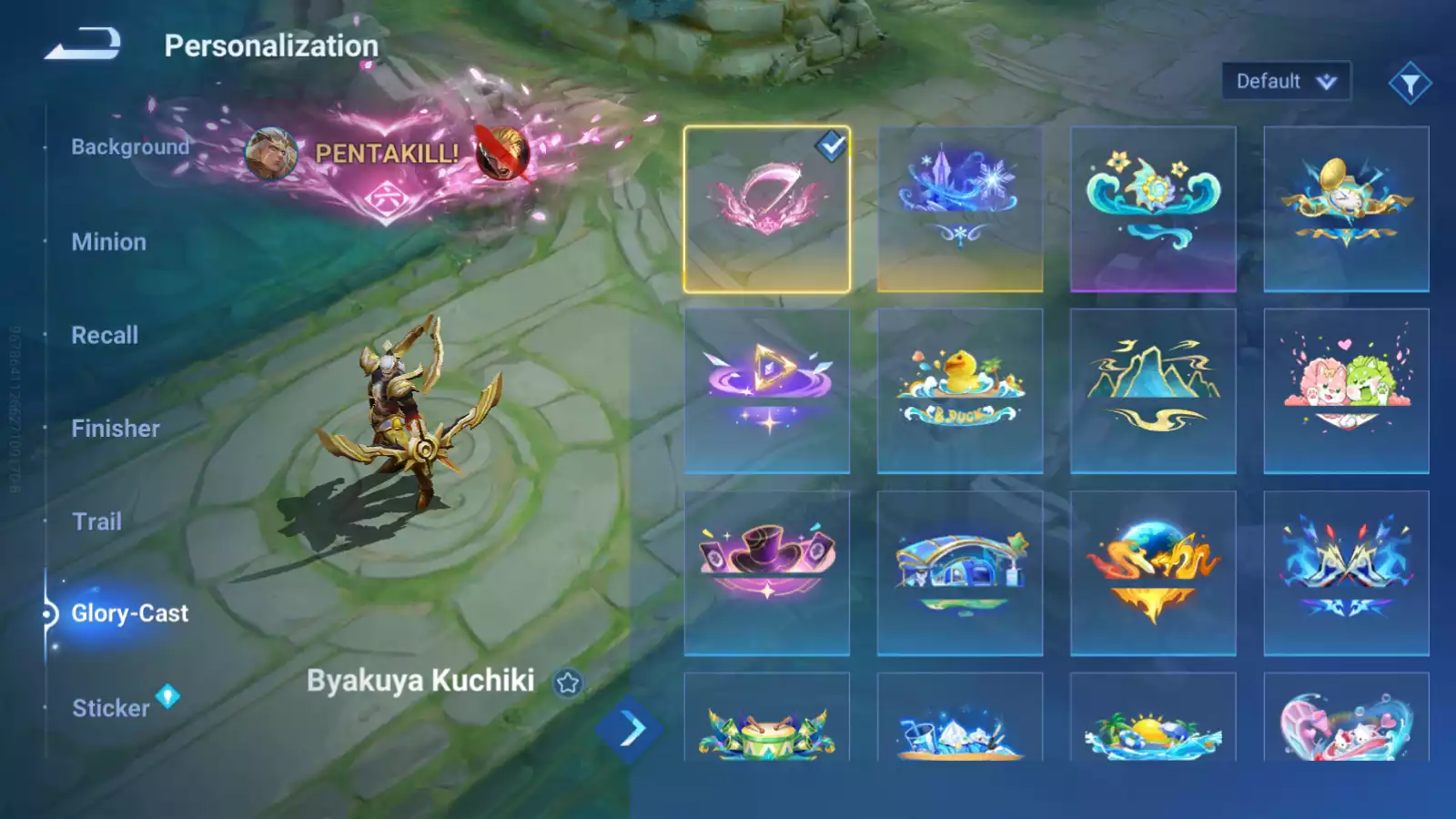Image resolution: width=1456 pixels, height=819 pixels.
Task: Pick the purple sun and waves glory-cast
Action: (x=1153, y=207)
